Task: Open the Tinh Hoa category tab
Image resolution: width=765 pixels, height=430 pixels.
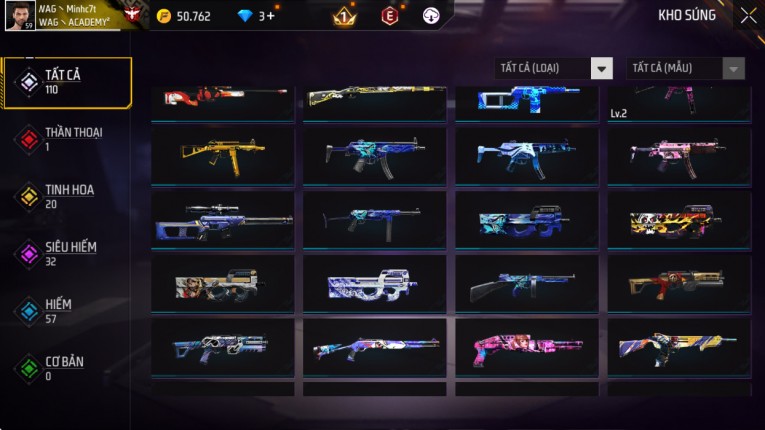Action: (67, 196)
